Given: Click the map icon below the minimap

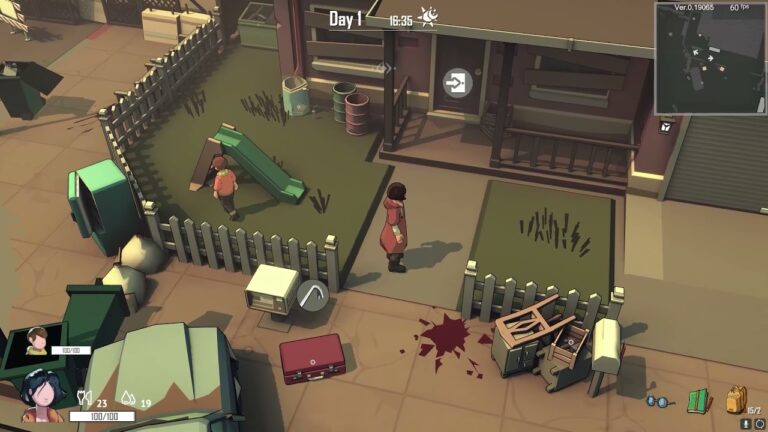Looking at the screenshot, I should coord(666,125).
